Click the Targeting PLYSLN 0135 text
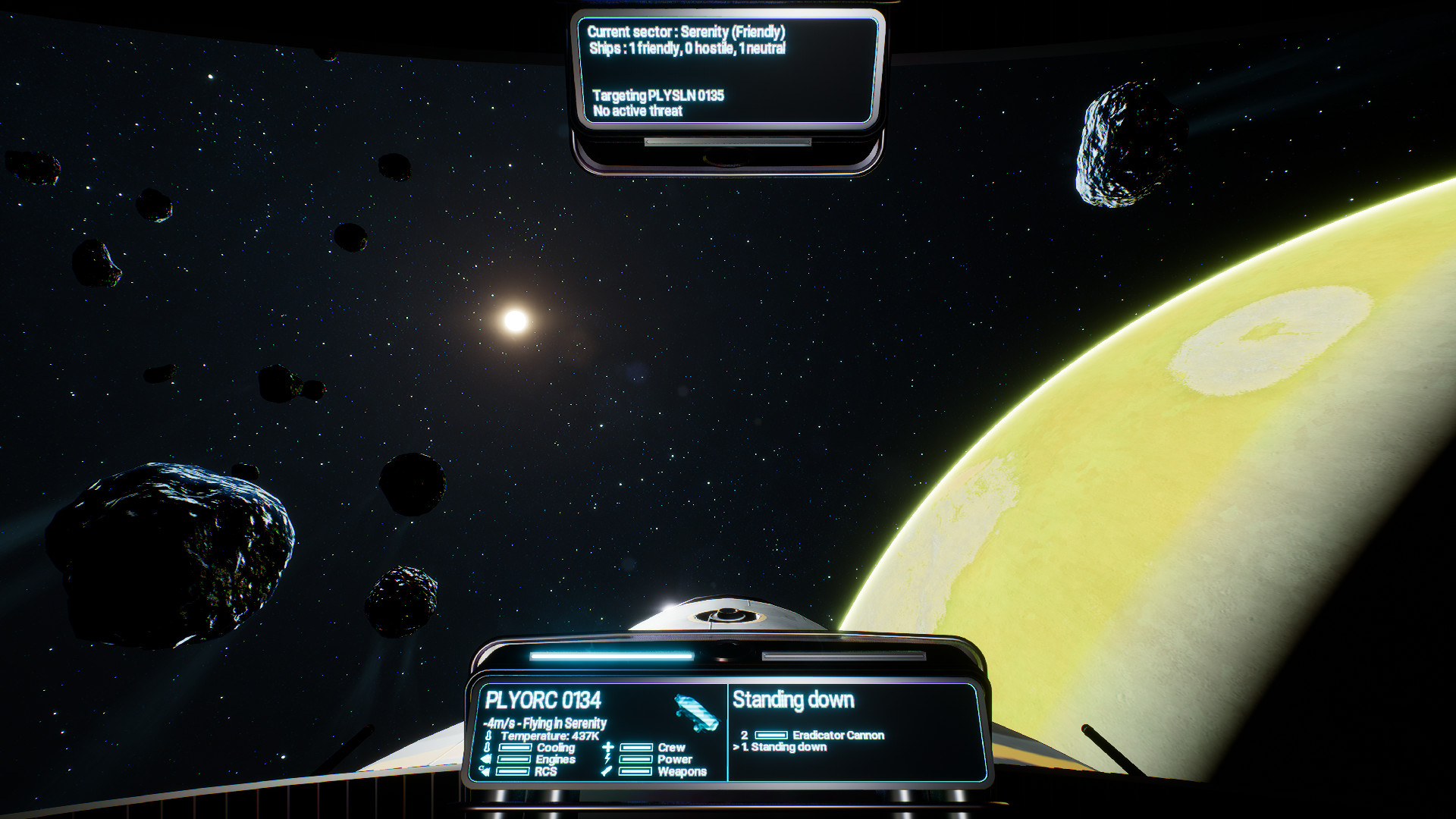1456x819 pixels. [658, 96]
